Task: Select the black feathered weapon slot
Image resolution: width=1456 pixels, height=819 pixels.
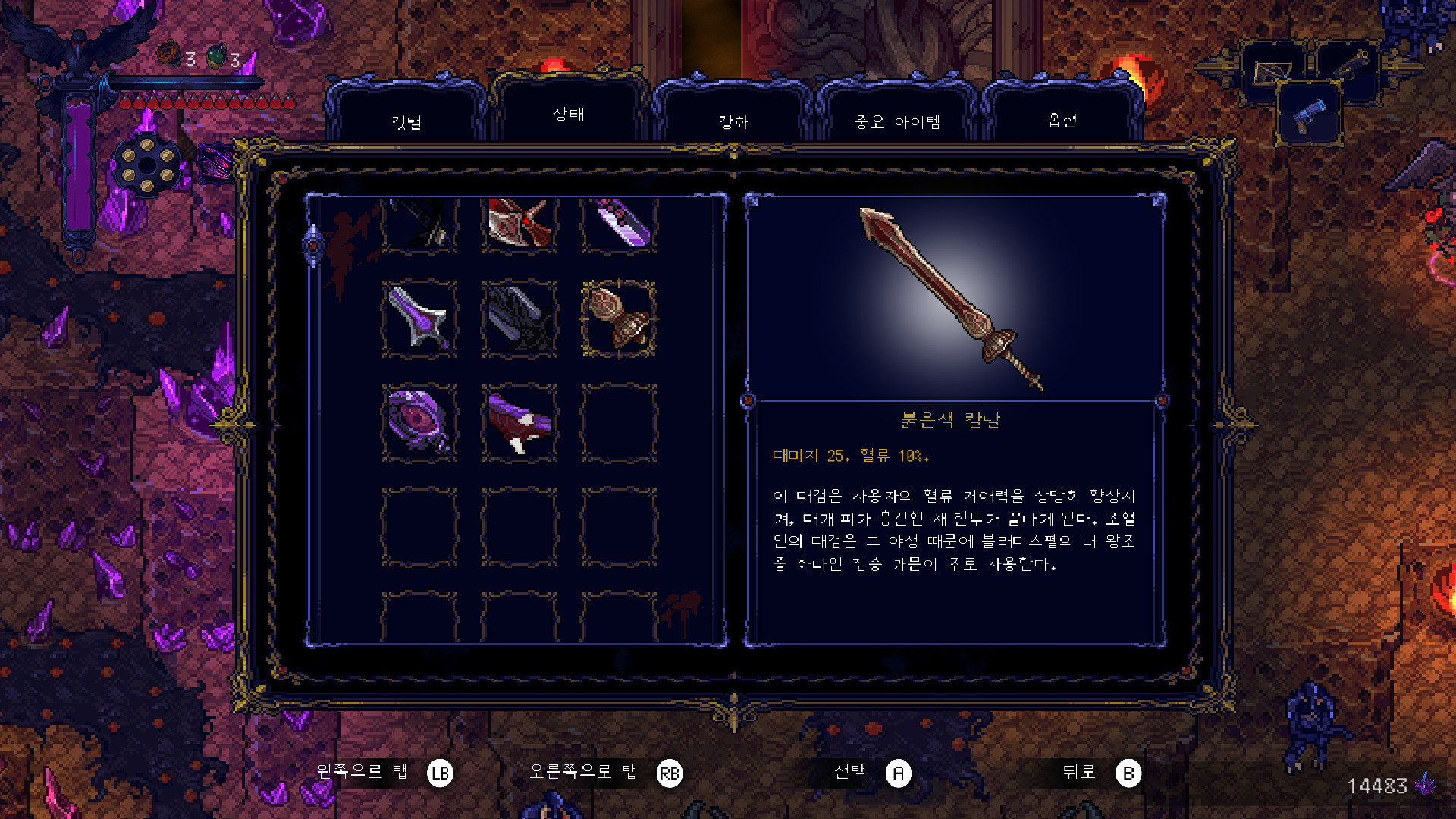Action: (x=519, y=318)
